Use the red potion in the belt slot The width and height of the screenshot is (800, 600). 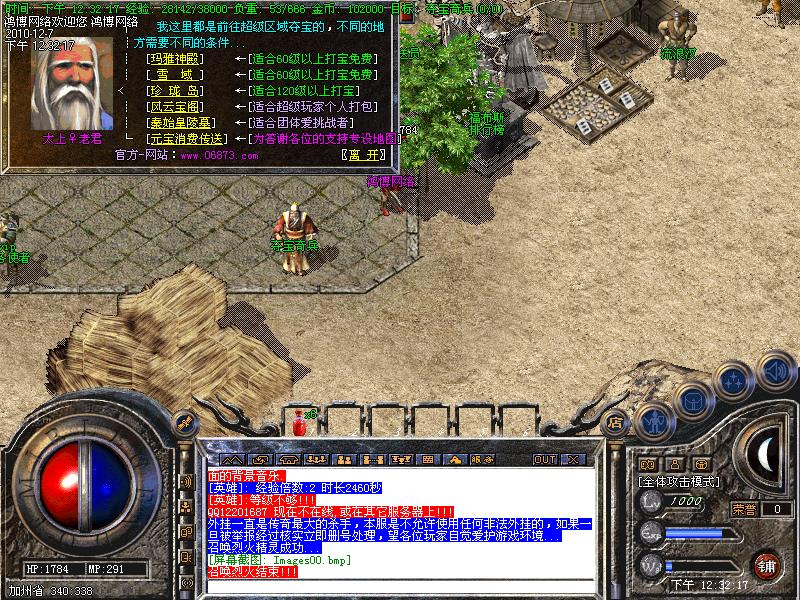(298, 427)
